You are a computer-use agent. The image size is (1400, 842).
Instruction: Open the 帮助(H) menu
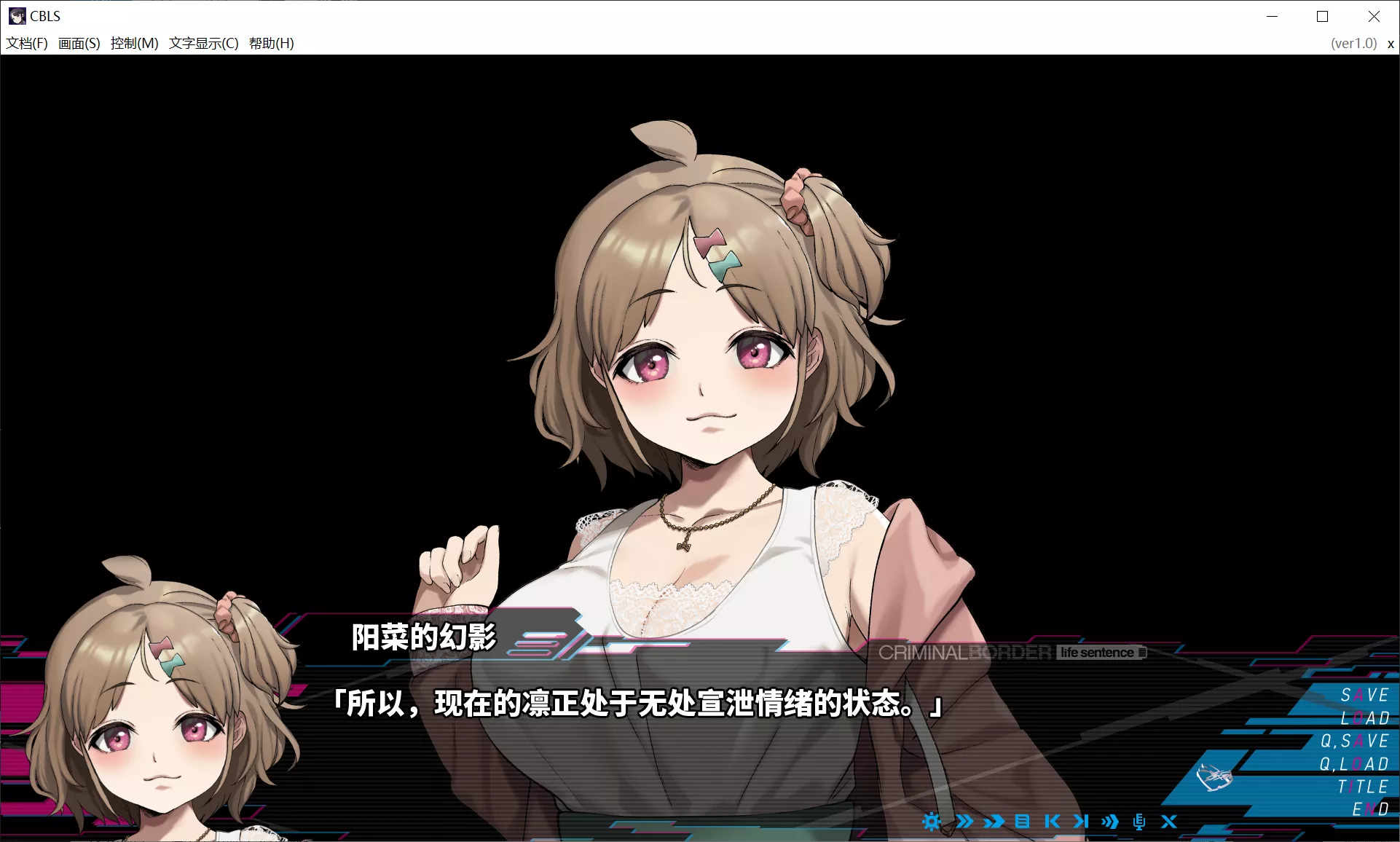(270, 43)
